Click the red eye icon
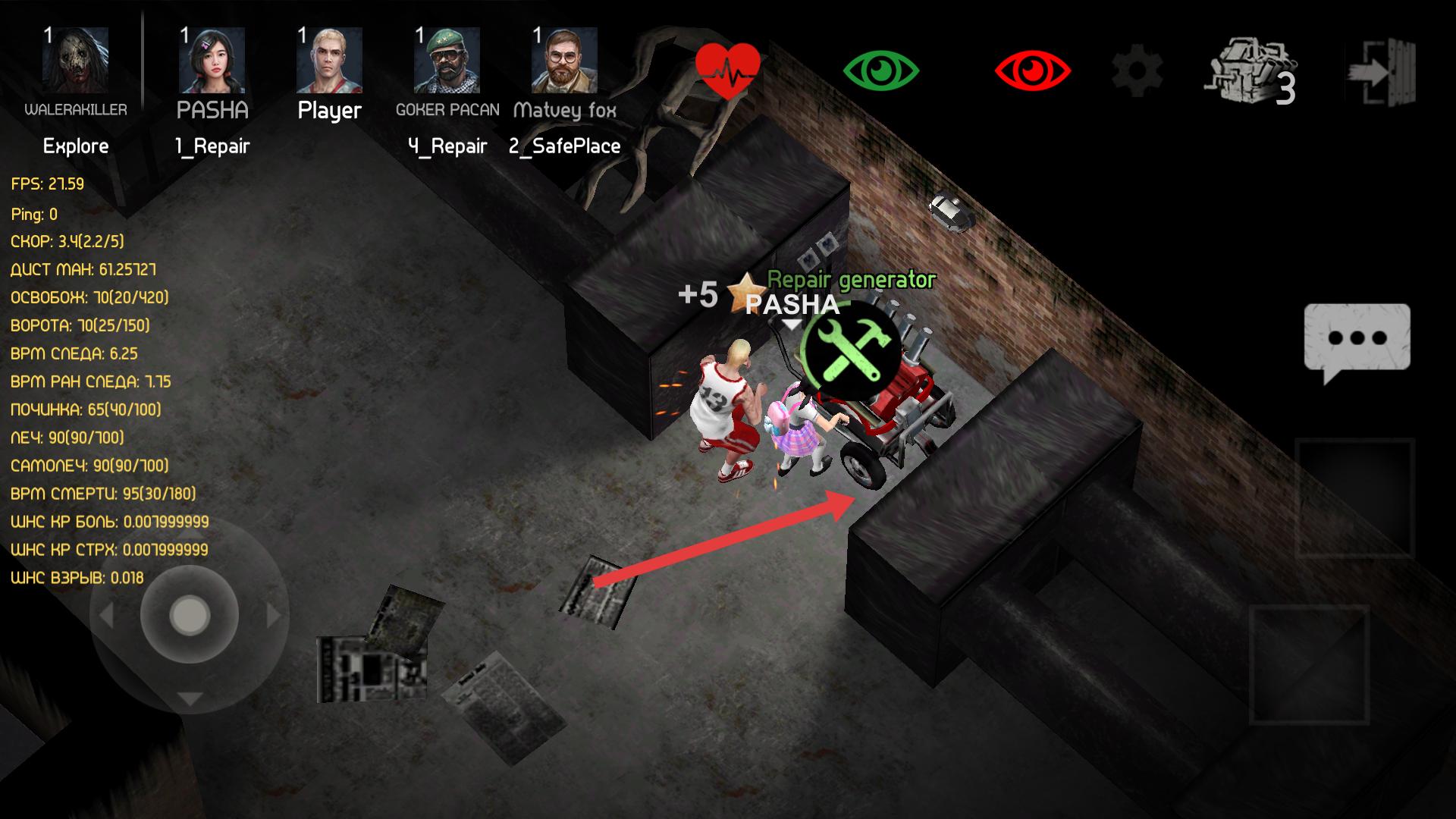 click(1032, 71)
